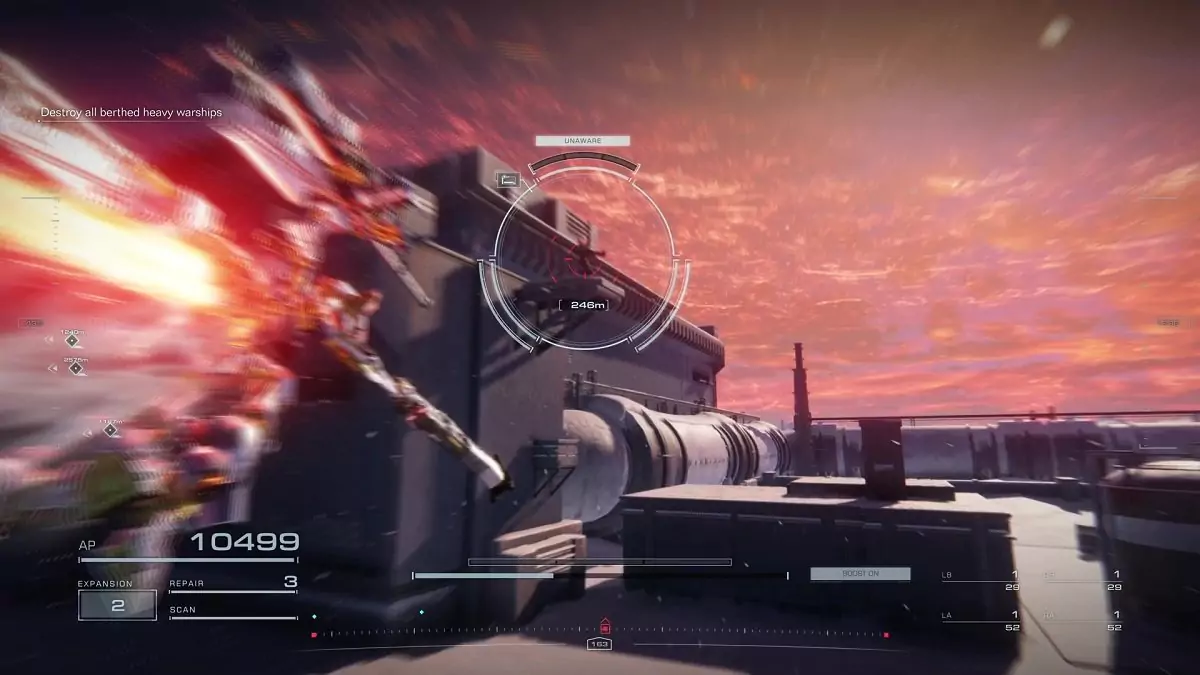Select the target icon beside the lock-on reticle

tap(508, 180)
